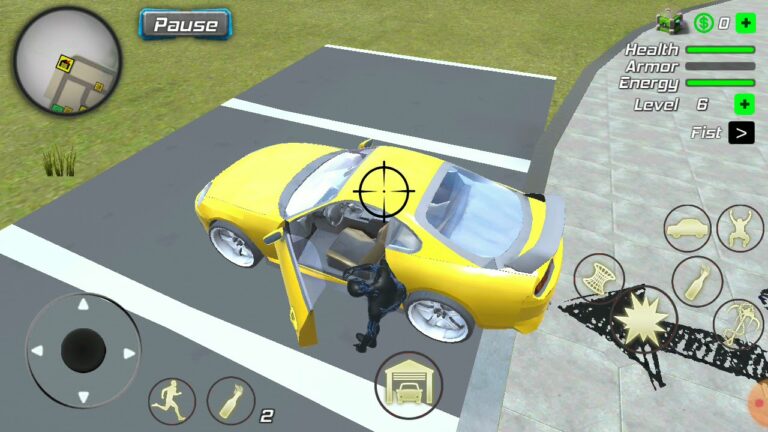Tap the virtual joystick's center knob
The height and width of the screenshot is (432, 768).
pos(83,350)
